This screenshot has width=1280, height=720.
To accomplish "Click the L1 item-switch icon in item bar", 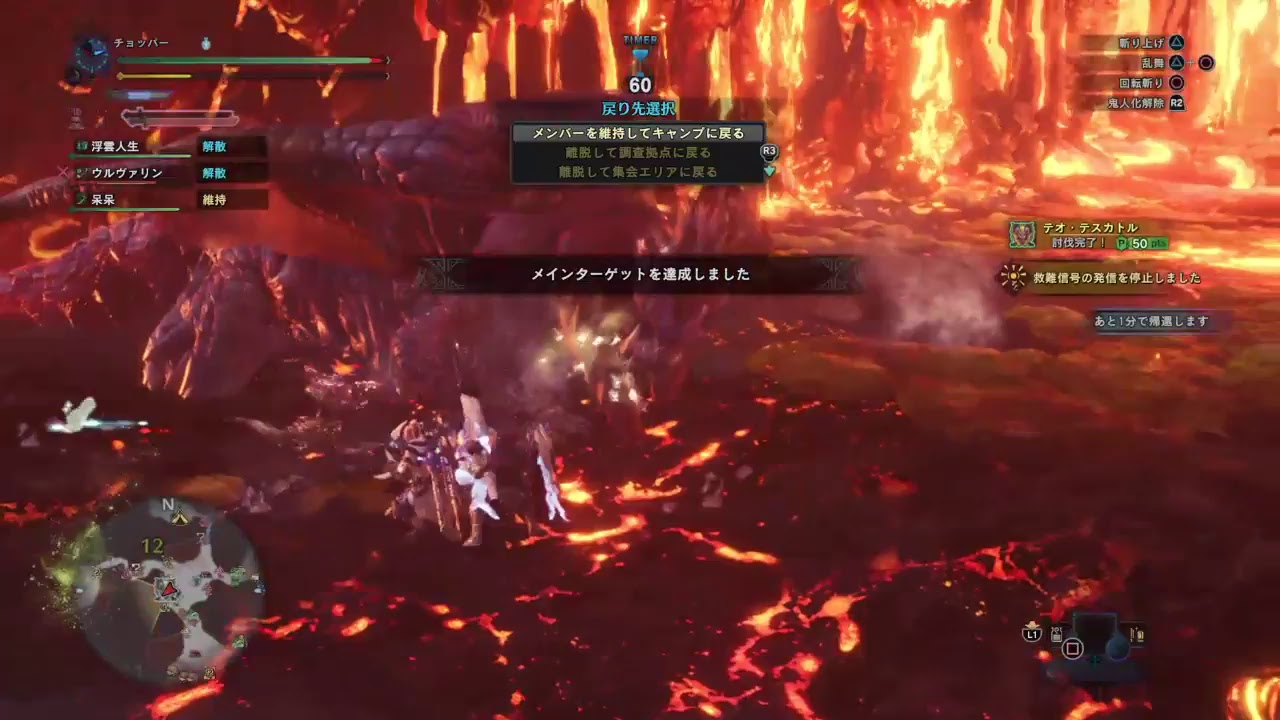I will pos(1031,633).
